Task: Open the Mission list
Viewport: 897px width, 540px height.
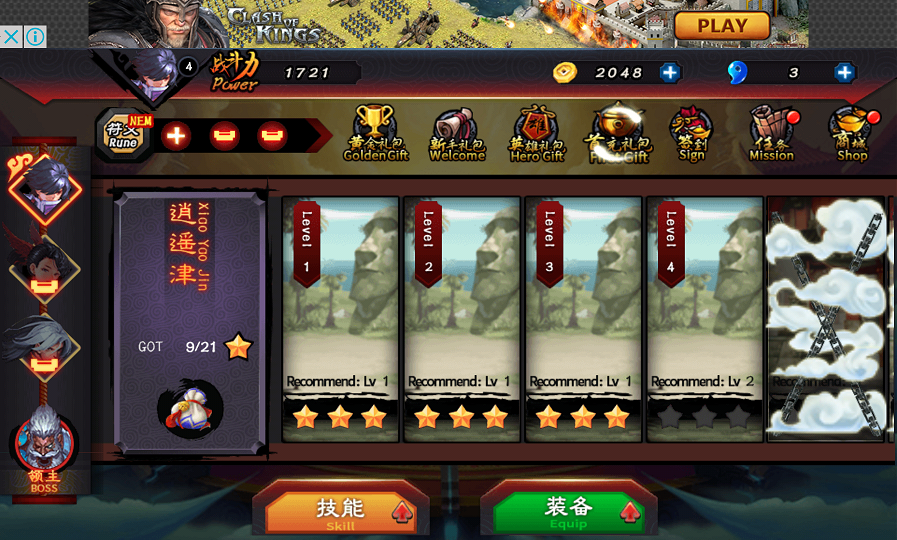Action: click(771, 134)
